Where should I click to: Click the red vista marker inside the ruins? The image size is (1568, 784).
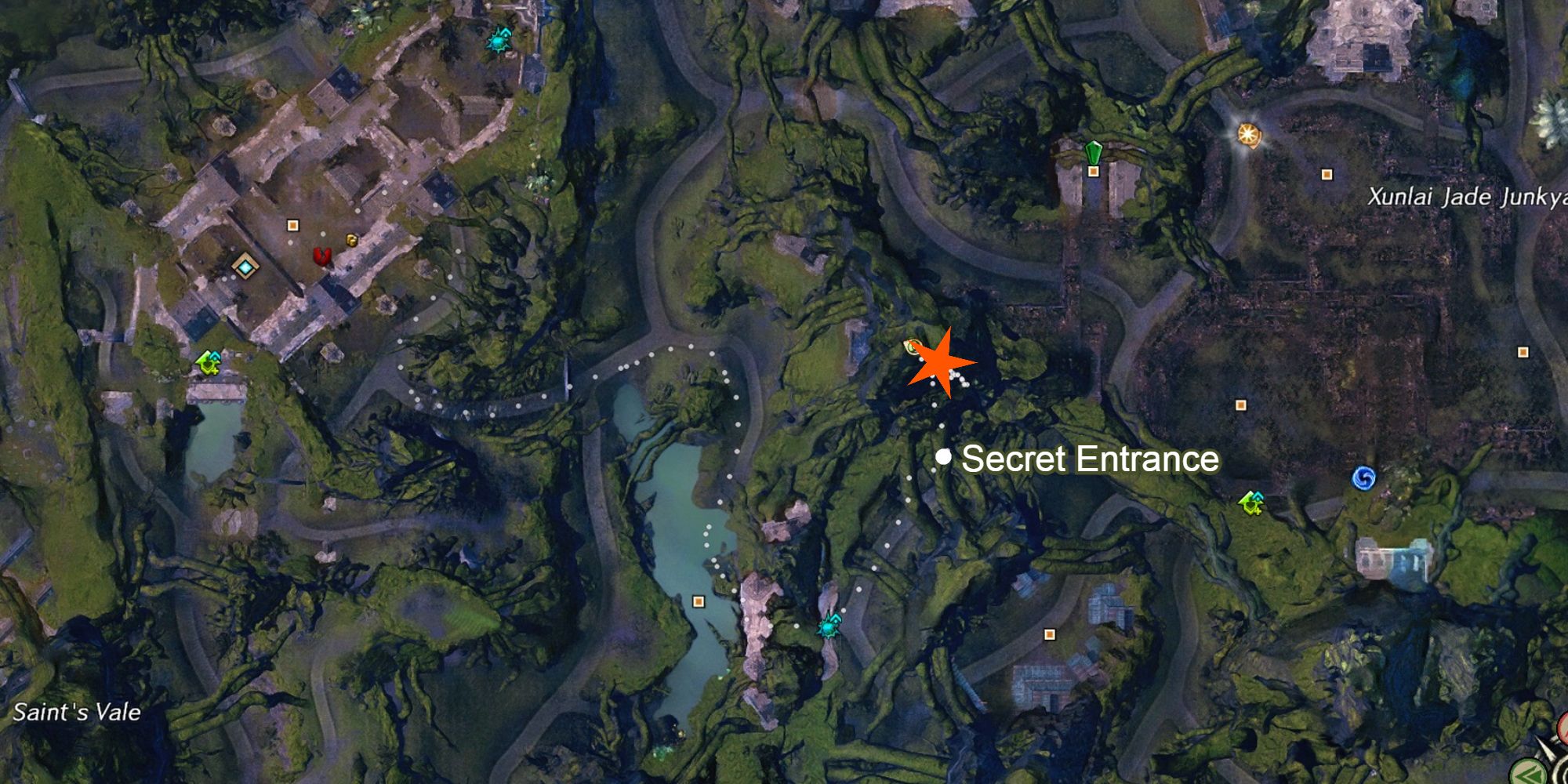(324, 255)
